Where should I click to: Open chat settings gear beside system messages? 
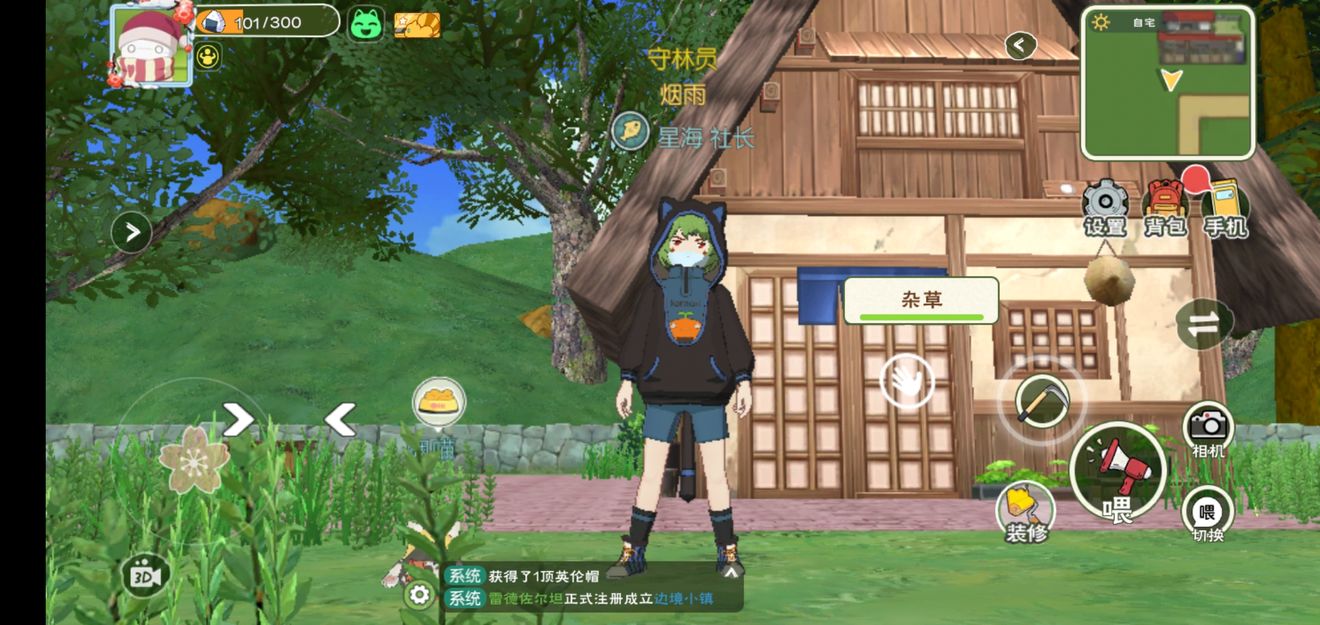(420, 595)
